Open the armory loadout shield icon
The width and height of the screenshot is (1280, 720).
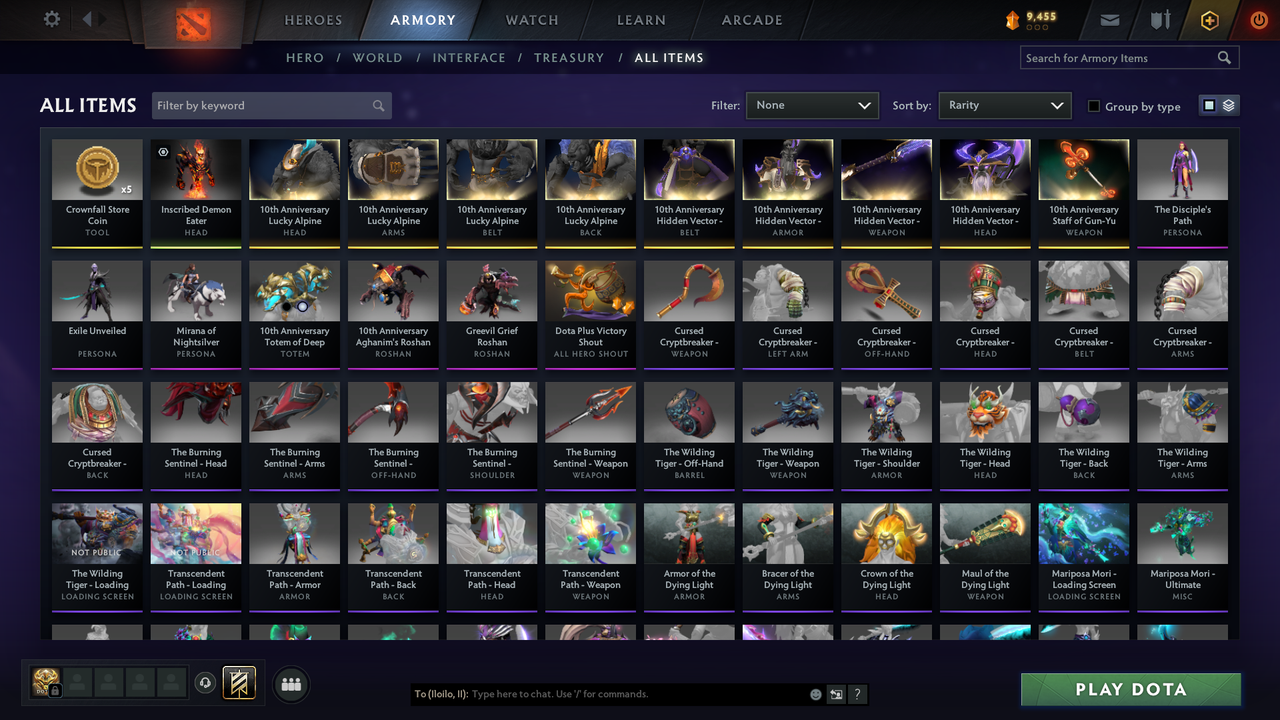[240, 683]
